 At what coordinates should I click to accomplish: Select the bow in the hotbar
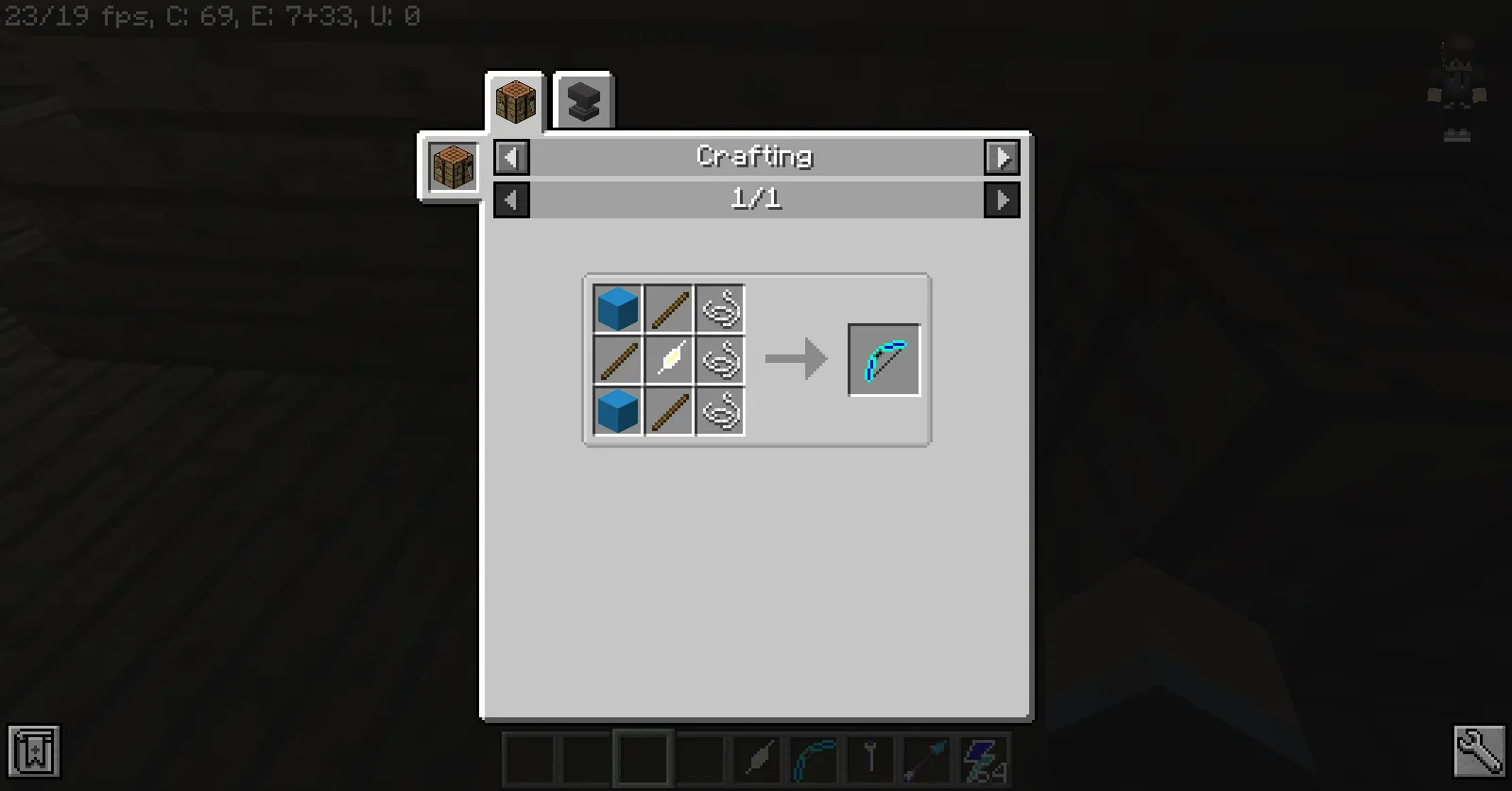pos(814,756)
